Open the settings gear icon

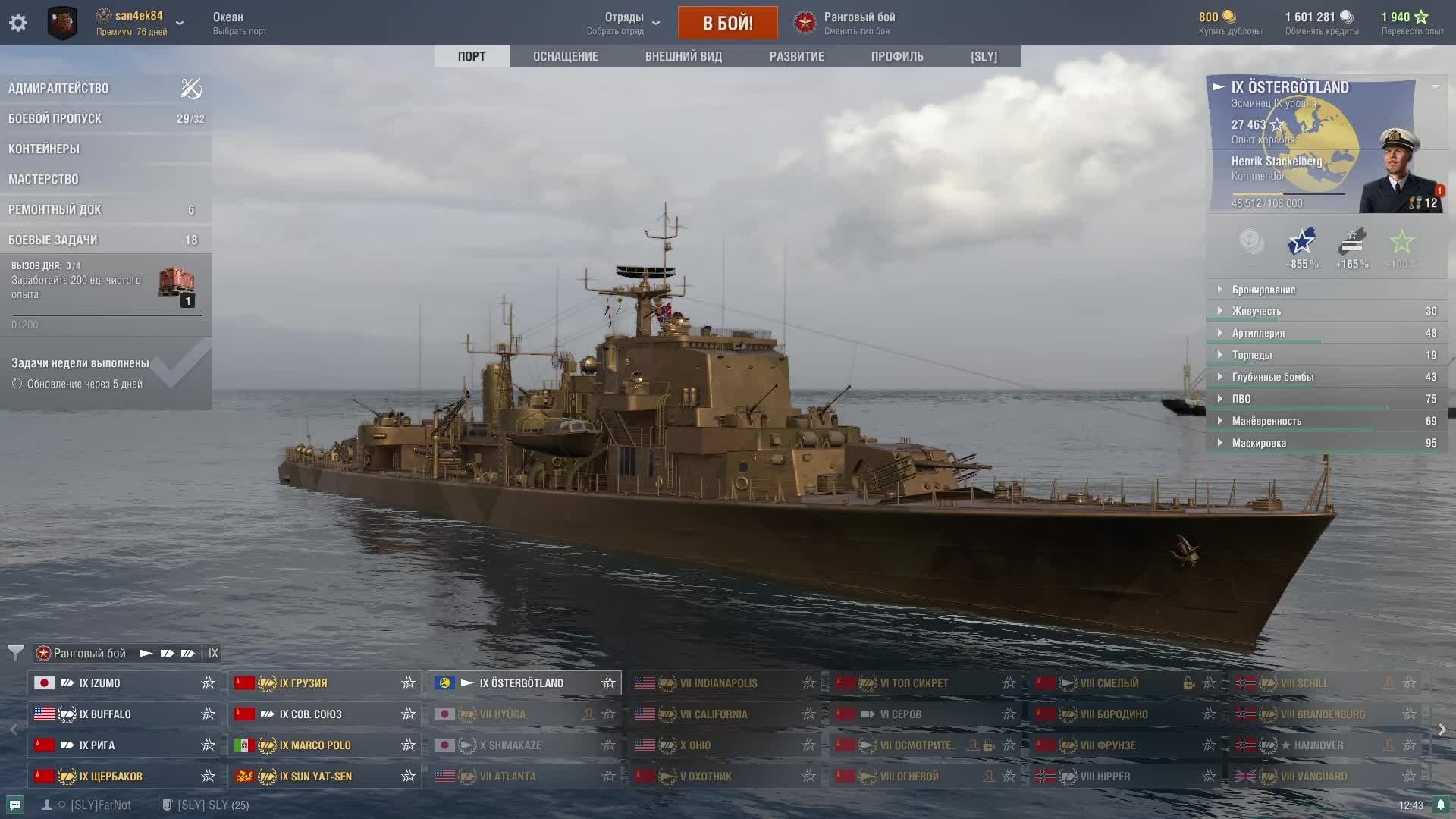(18, 23)
